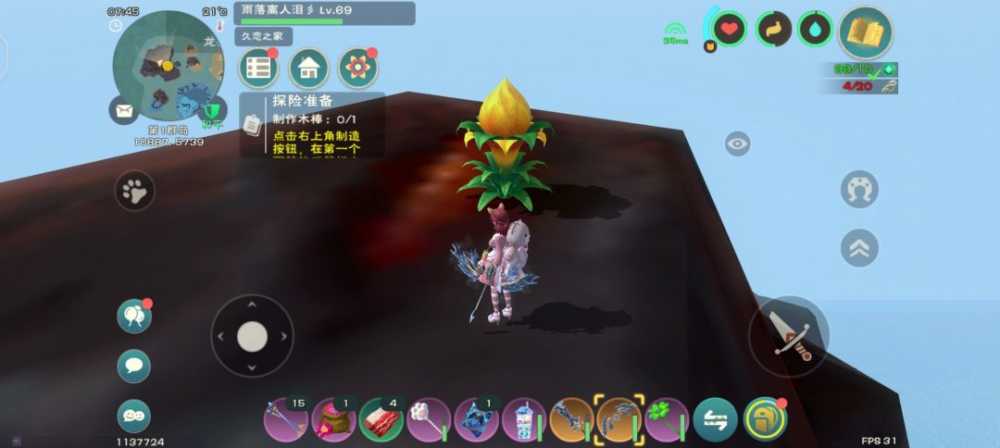The height and width of the screenshot is (448, 1000).
Task: Tap the house home button
Action: click(309, 68)
